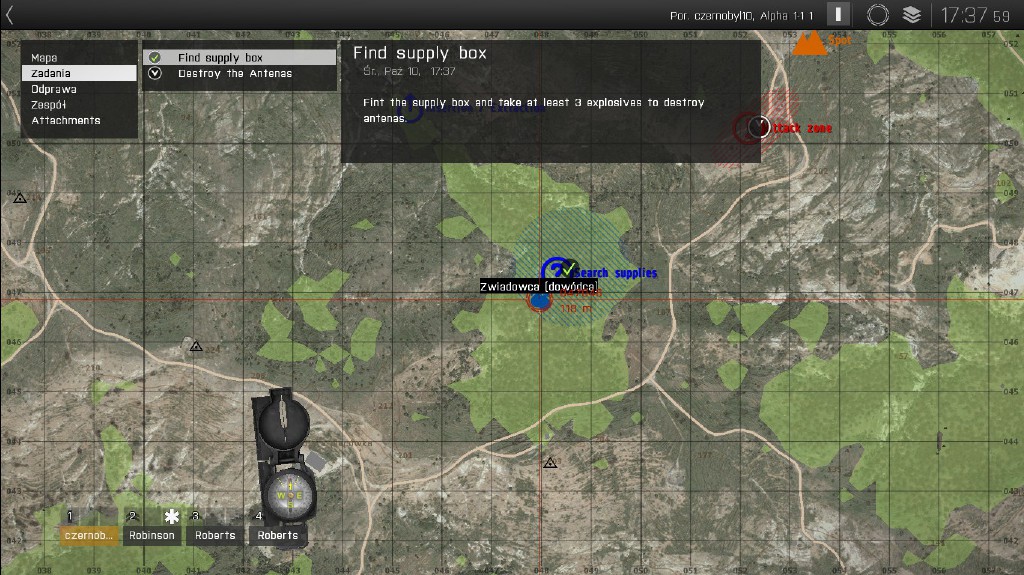Click the orange Spot mountain marker
This screenshot has height=575, width=1024.
808,43
